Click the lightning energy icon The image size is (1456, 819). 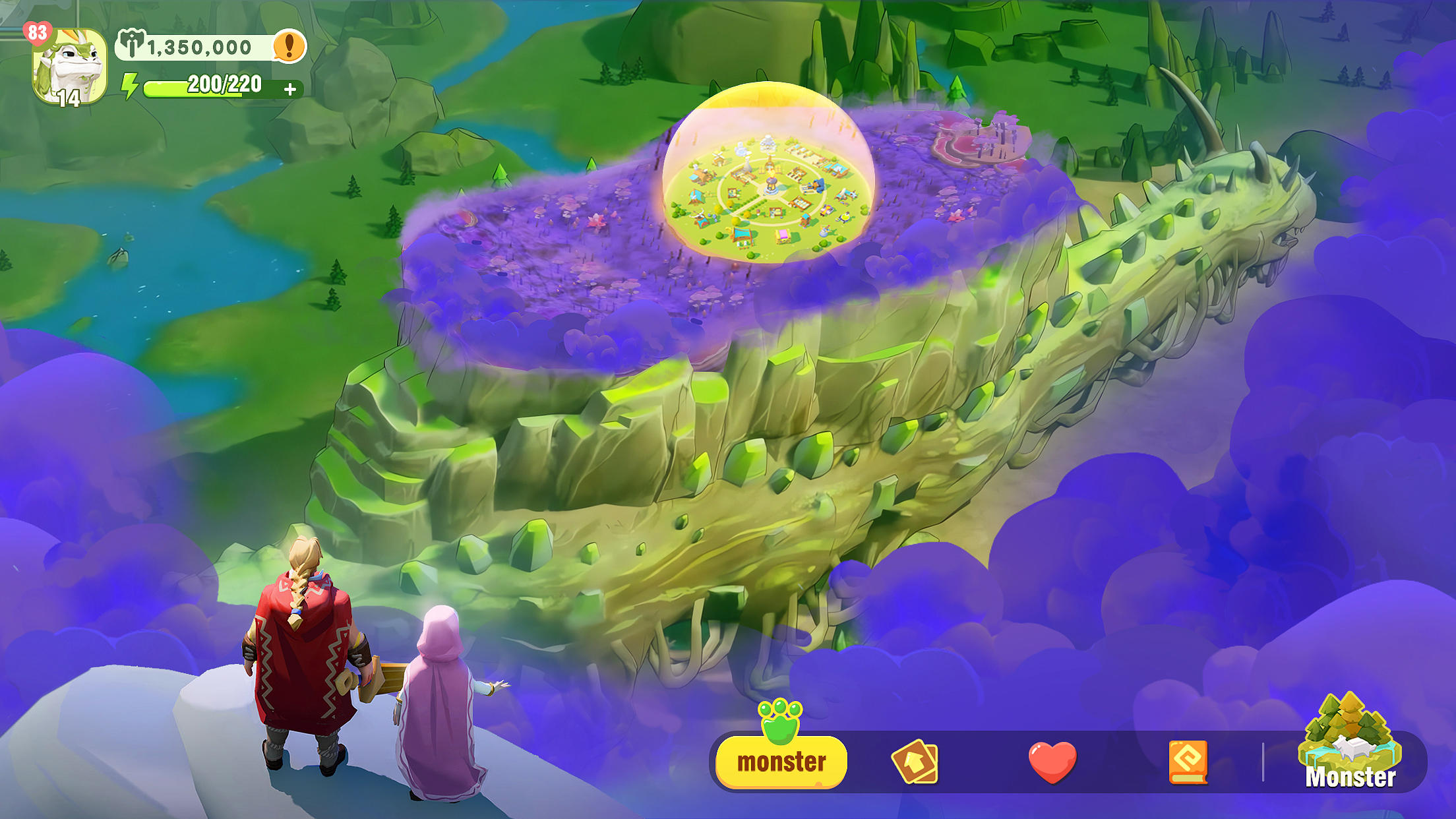pos(129,84)
